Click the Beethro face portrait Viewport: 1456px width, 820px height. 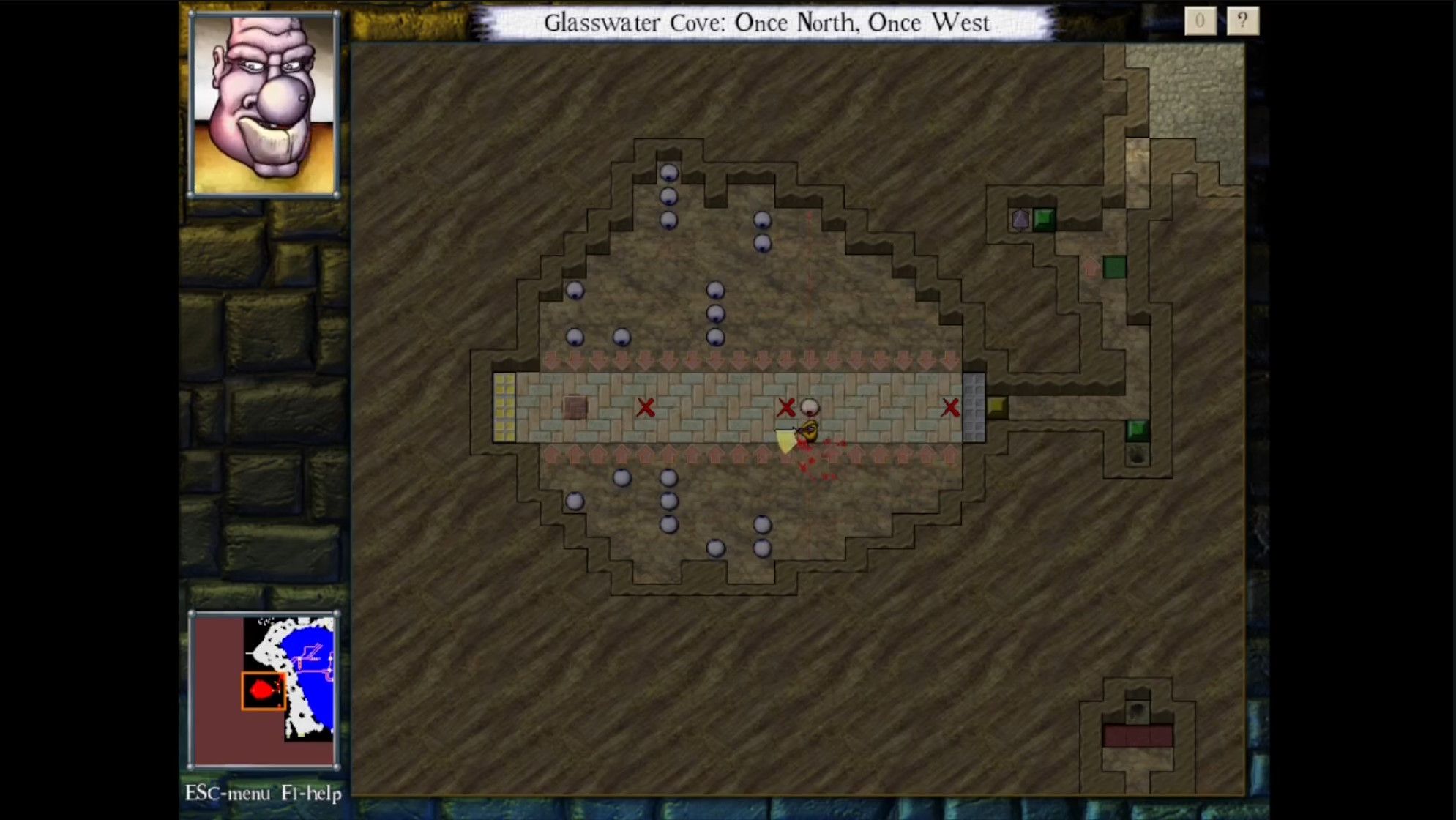(x=264, y=105)
